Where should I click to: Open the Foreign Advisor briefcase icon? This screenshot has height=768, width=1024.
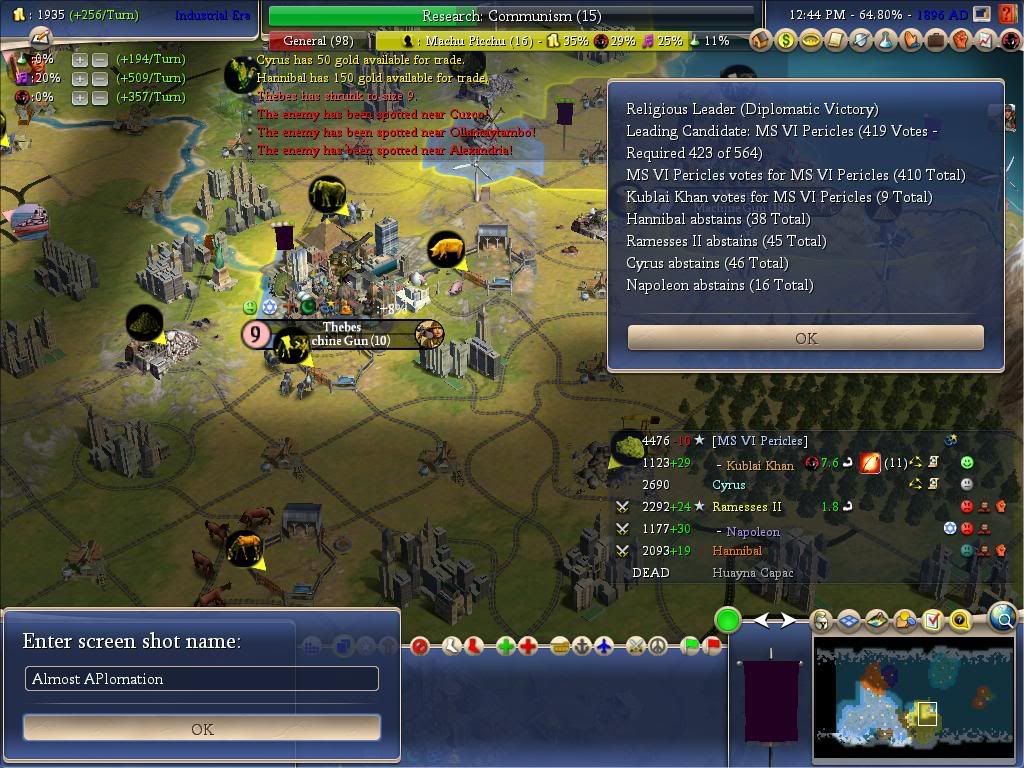[x=935, y=41]
